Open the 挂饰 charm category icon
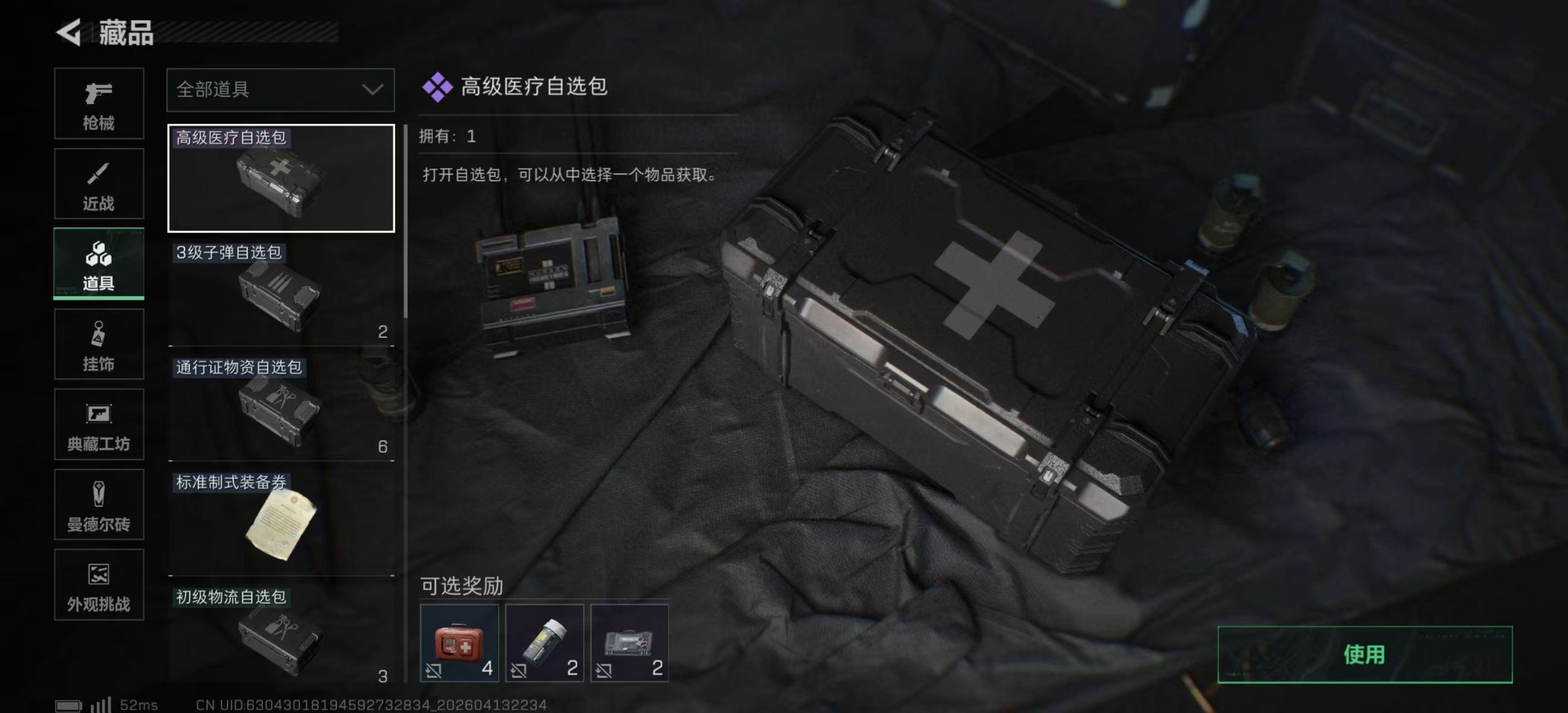 [99, 345]
